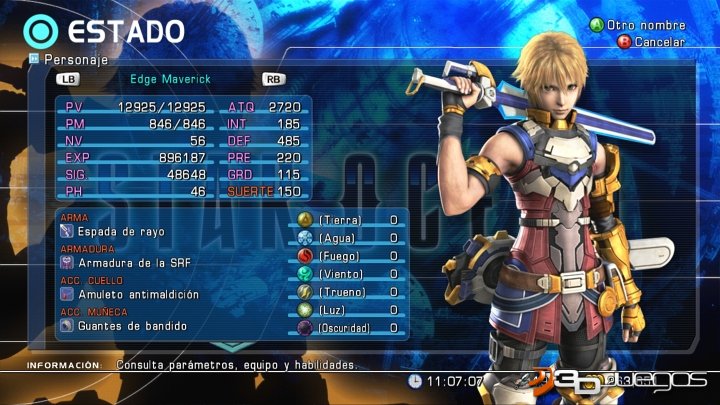
Task: Pick the Guantes de bandido wrist accessory
Action: coord(125,326)
